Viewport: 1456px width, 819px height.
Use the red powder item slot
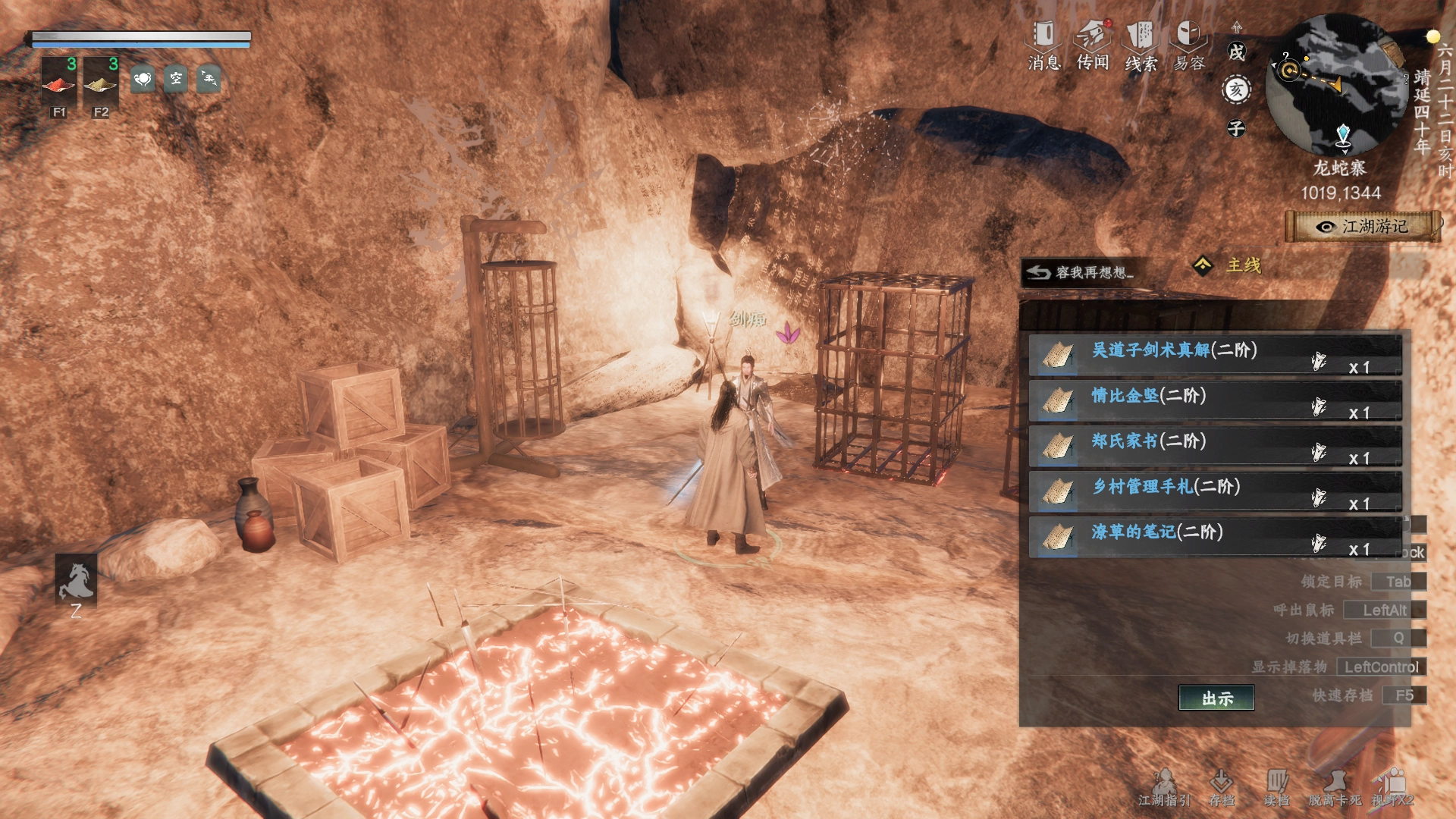[x=58, y=80]
